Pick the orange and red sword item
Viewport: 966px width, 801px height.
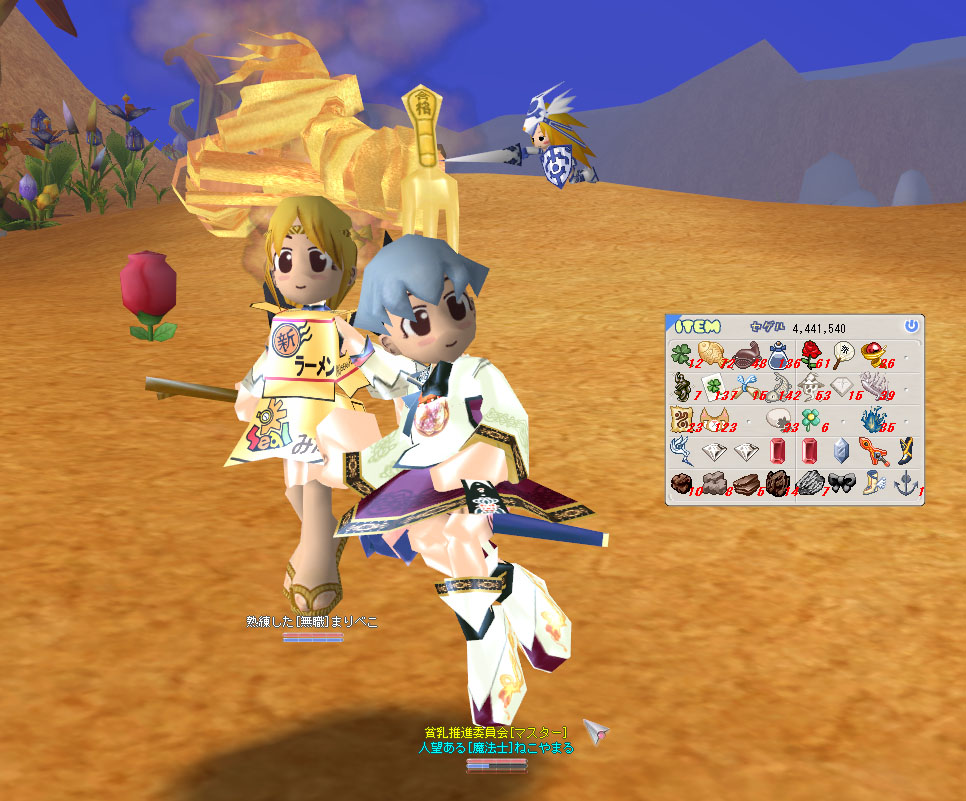[x=875, y=451]
